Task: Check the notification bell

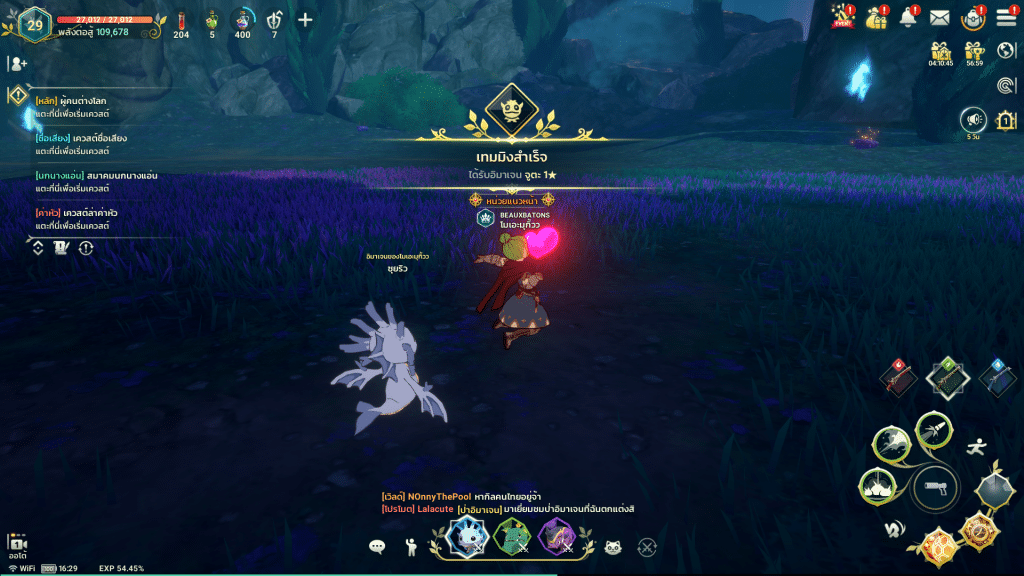Action: [908, 17]
